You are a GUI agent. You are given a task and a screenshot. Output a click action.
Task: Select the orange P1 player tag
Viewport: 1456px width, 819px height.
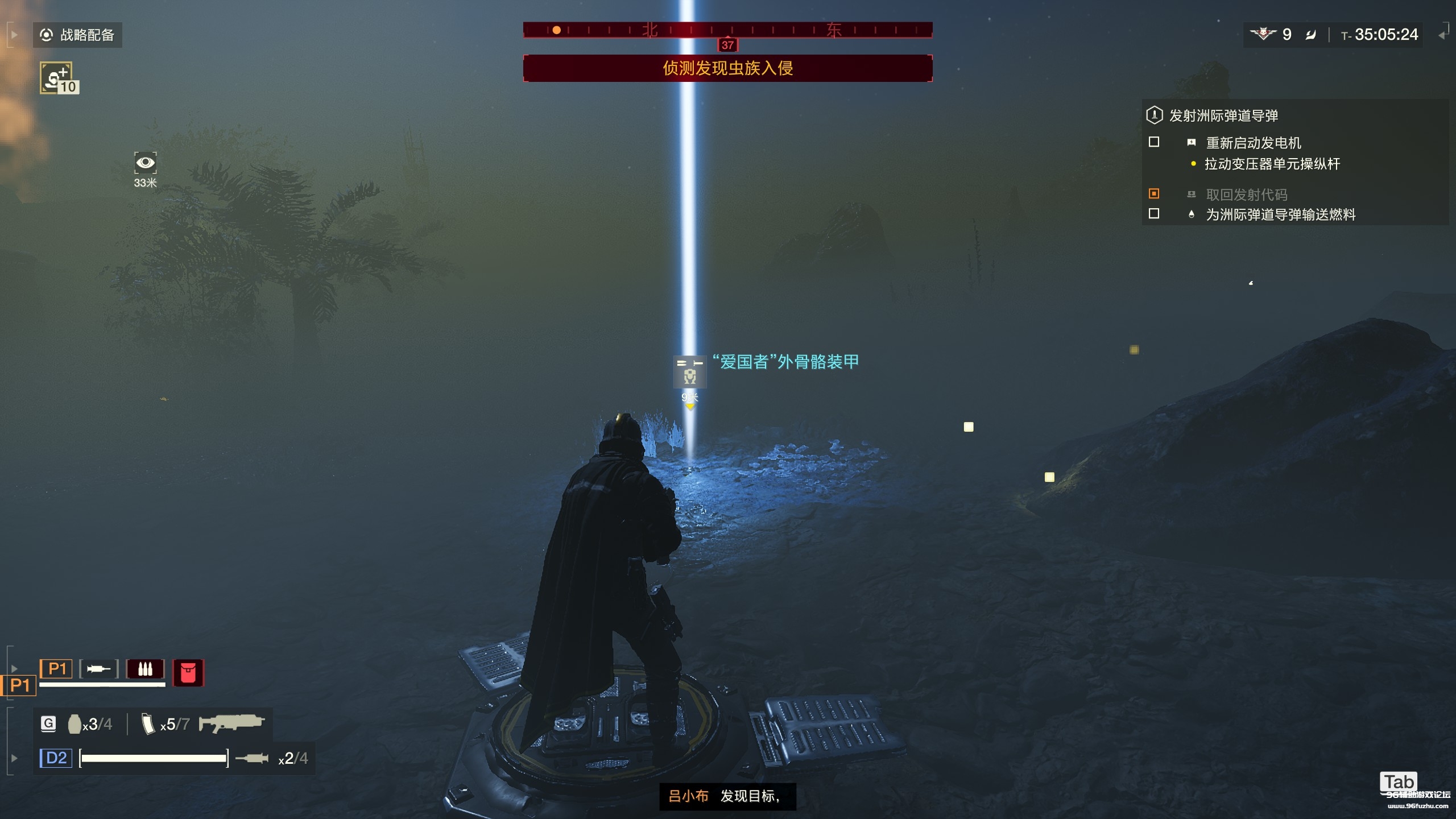(x=56, y=668)
